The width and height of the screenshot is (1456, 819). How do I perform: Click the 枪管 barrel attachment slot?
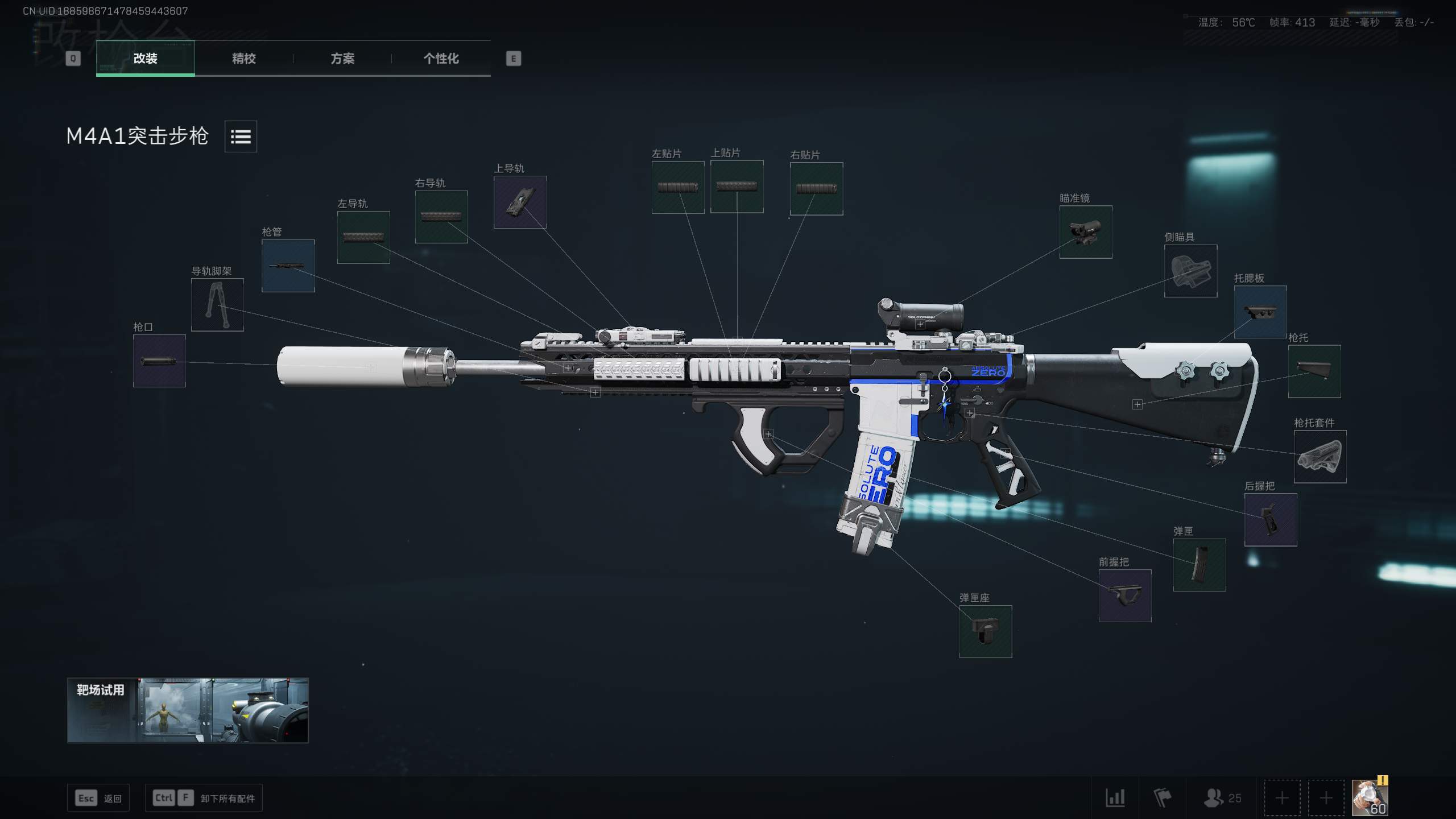tap(288, 265)
